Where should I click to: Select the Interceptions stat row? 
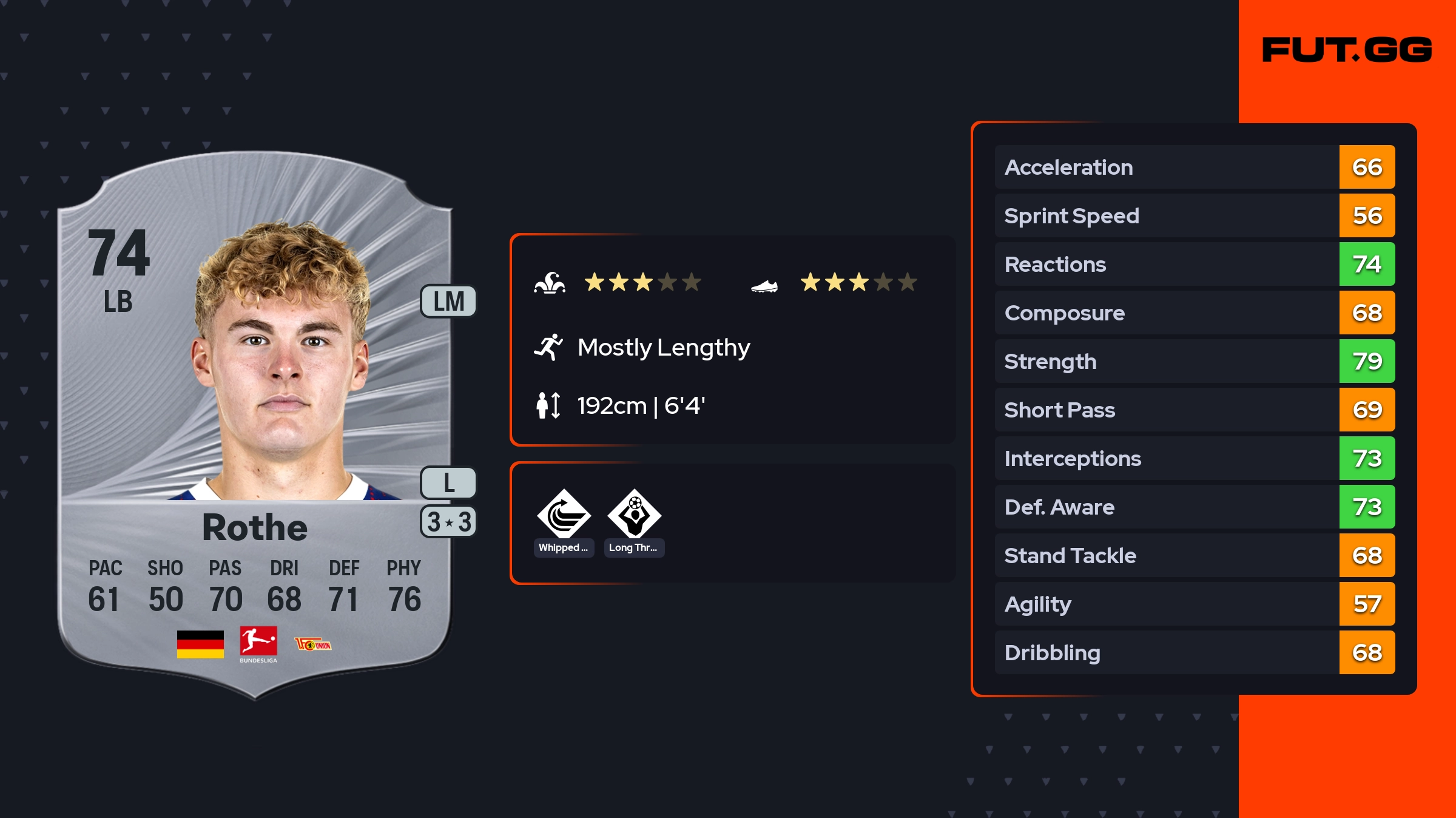pos(1195,458)
